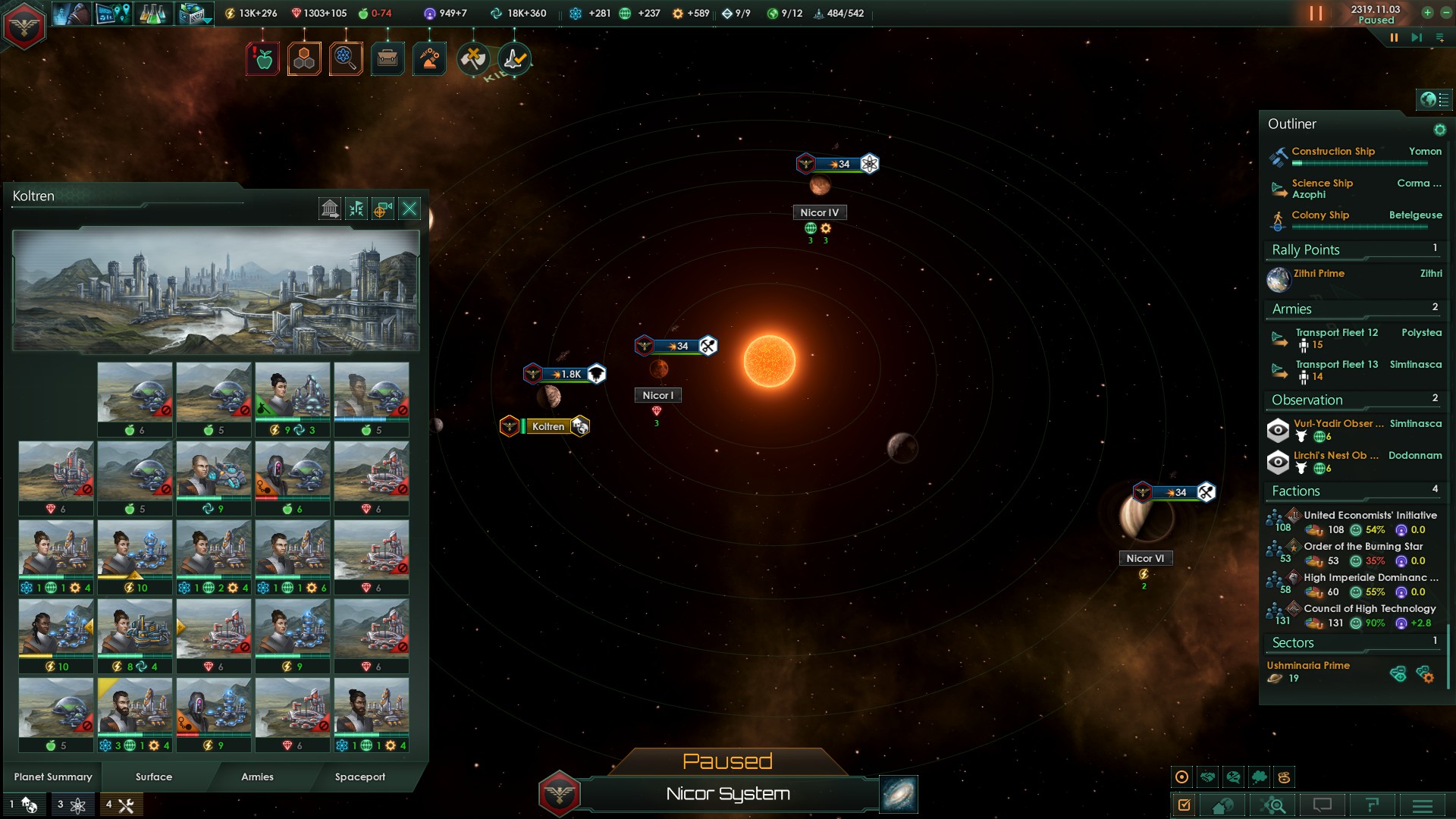Open Zithri Prime rally point entry
Image resolution: width=1456 pixels, height=819 pixels.
click(x=1319, y=274)
